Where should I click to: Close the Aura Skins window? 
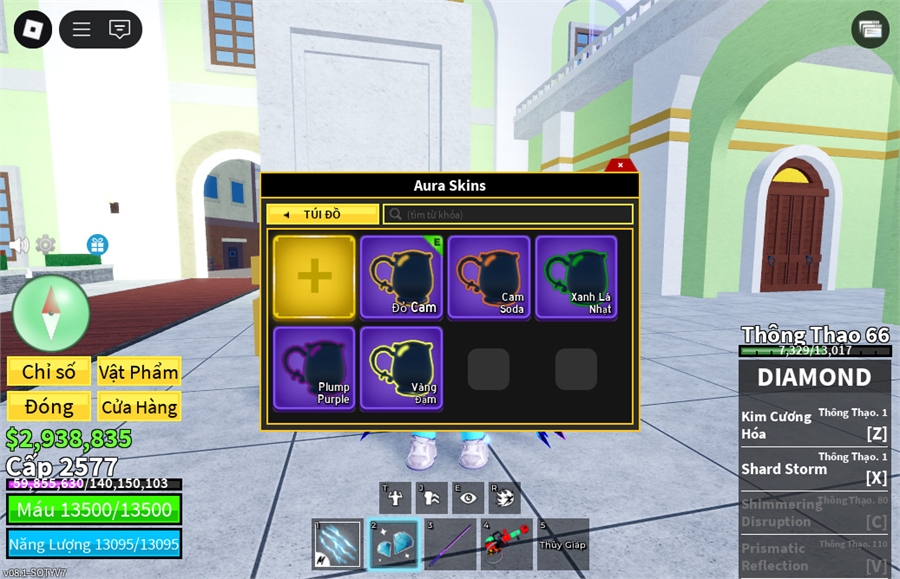click(x=620, y=165)
